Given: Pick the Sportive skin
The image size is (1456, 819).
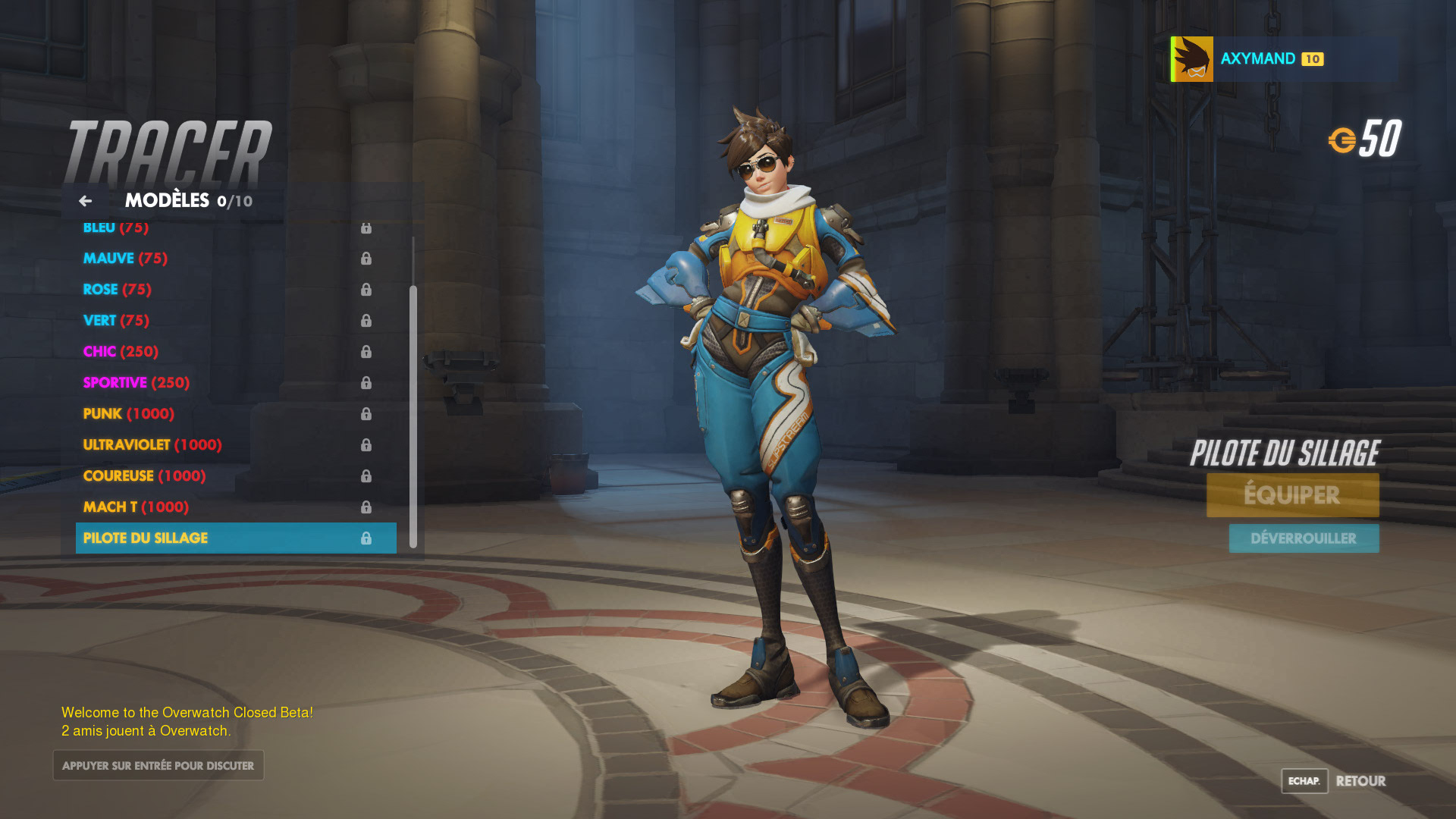Looking at the screenshot, I should click(x=136, y=383).
